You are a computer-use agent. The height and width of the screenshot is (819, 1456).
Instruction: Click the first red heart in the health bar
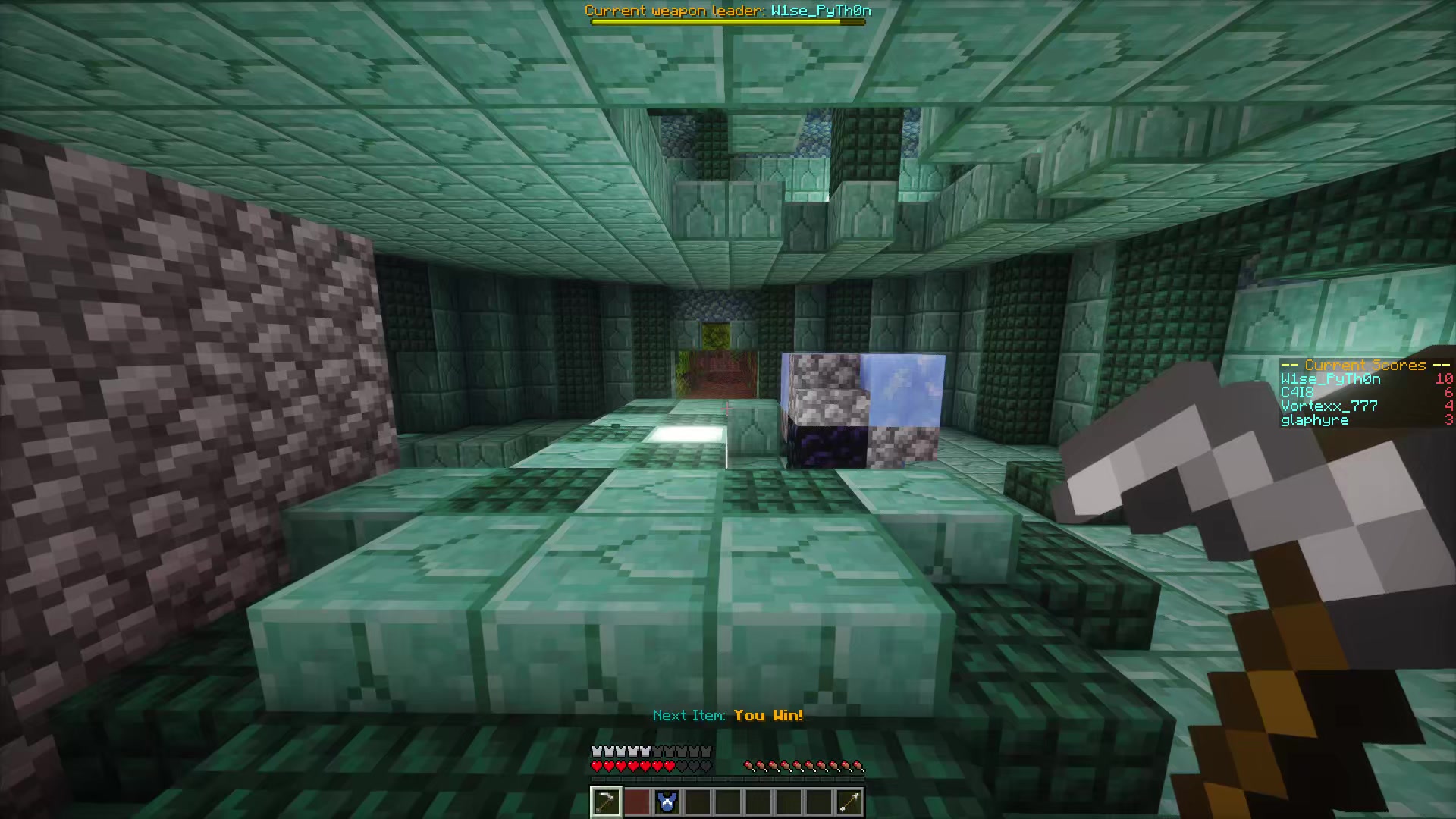(598, 766)
